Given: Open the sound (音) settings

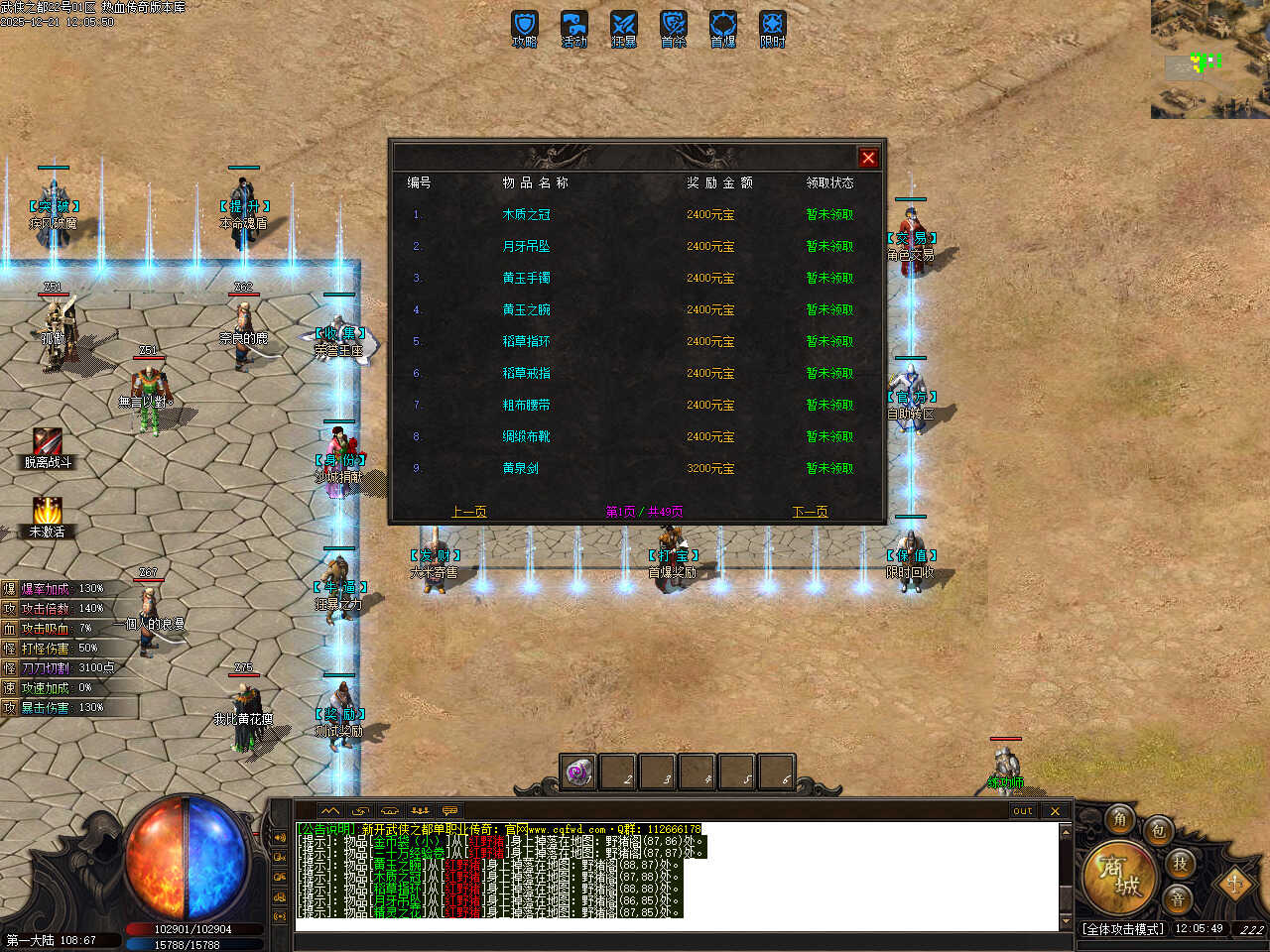Looking at the screenshot, I should [1178, 898].
